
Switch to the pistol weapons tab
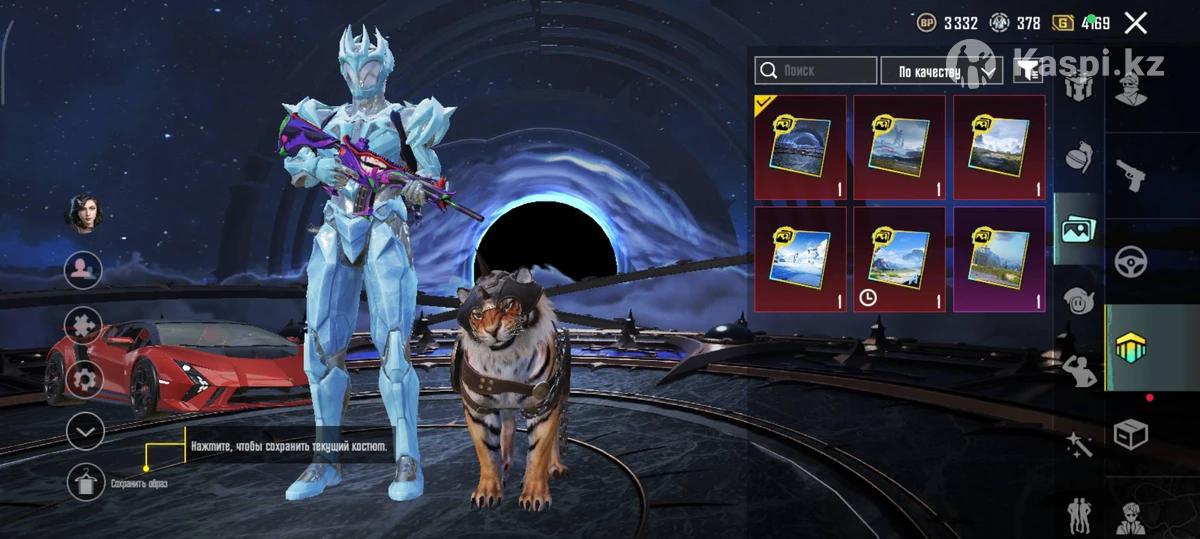[1131, 174]
